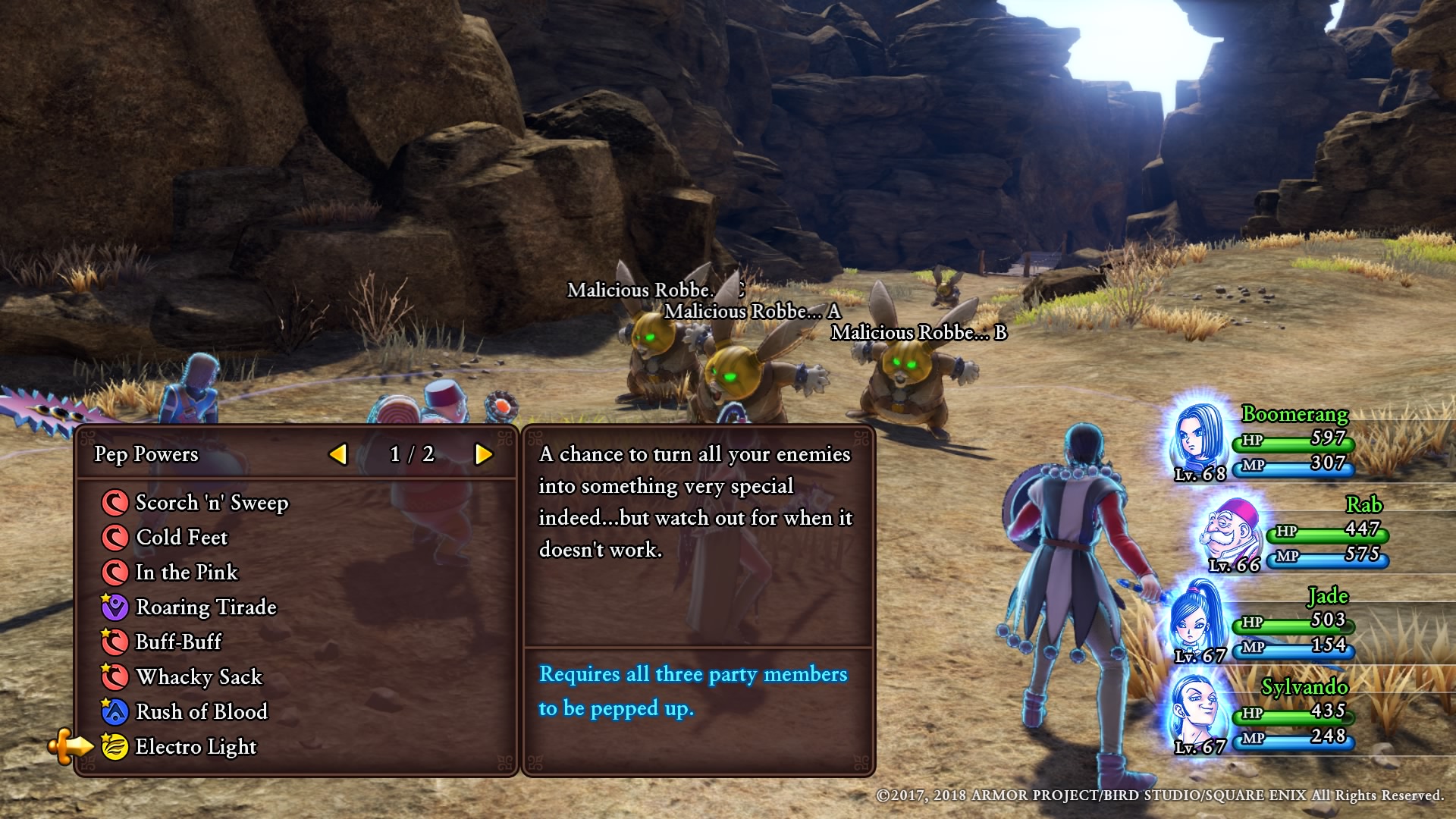Image resolution: width=1456 pixels, height=819 pixels.
Task: Choose Cold Feet from the list
Action: tap(181, 538)
